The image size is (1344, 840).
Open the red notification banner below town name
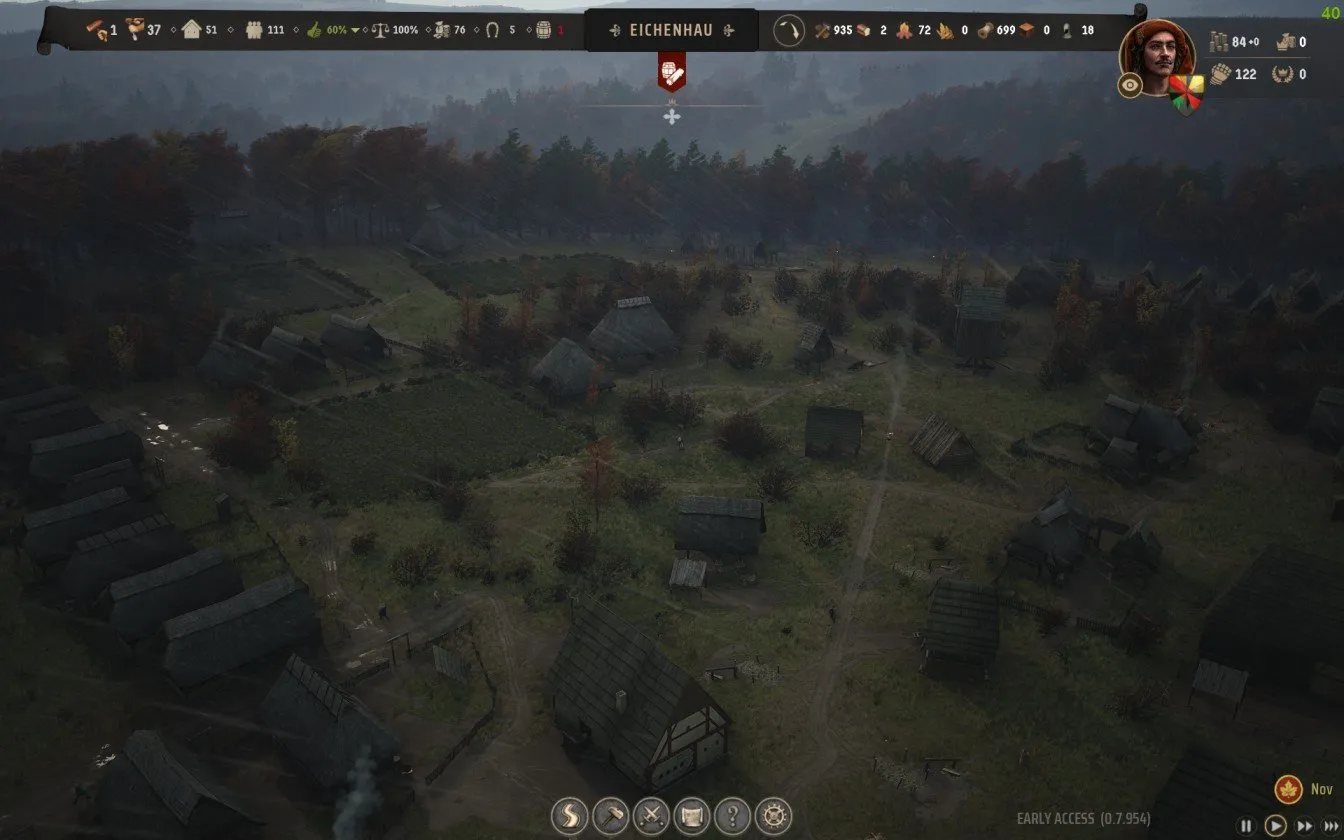[672, 73]
